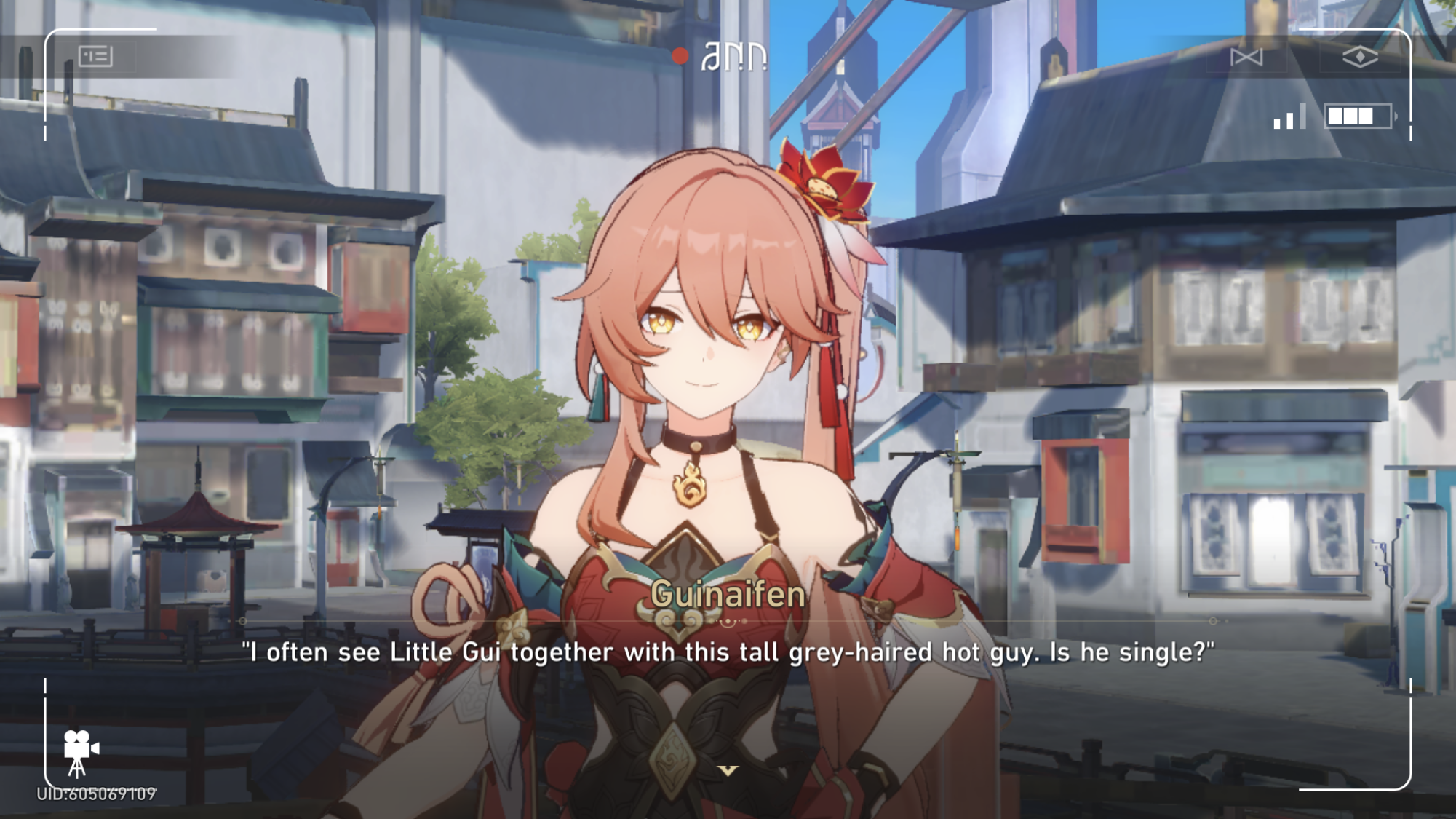
Task: Click the signal strength bars indicator
Action: (x=1292, y=116)
